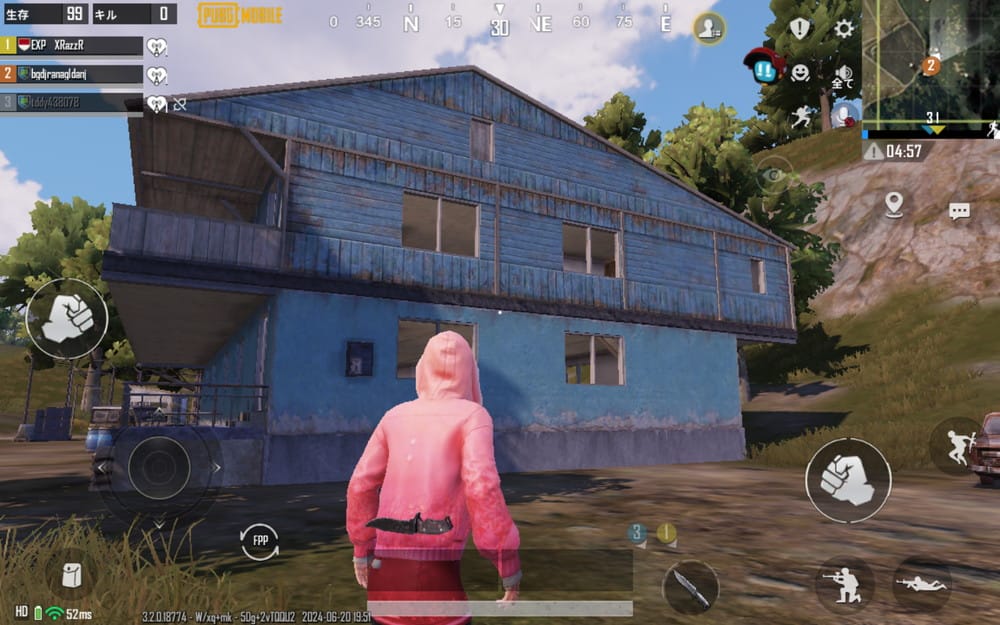The height and width of the screenshot is (625, 1000).
Task: Open the emote smiley face menu
Action: pos(800,72)
